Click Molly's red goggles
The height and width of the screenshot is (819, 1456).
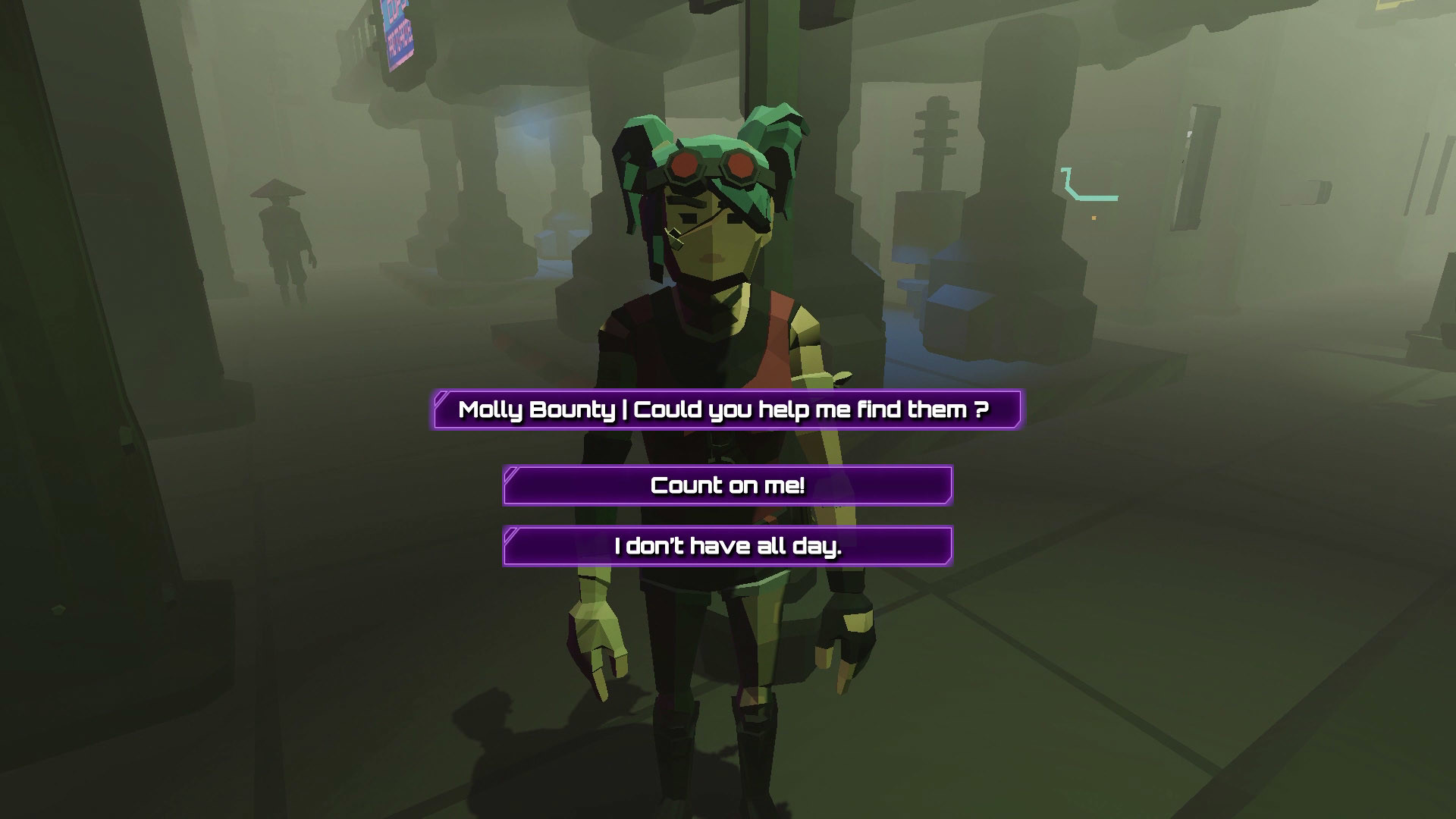pos(713,165)
